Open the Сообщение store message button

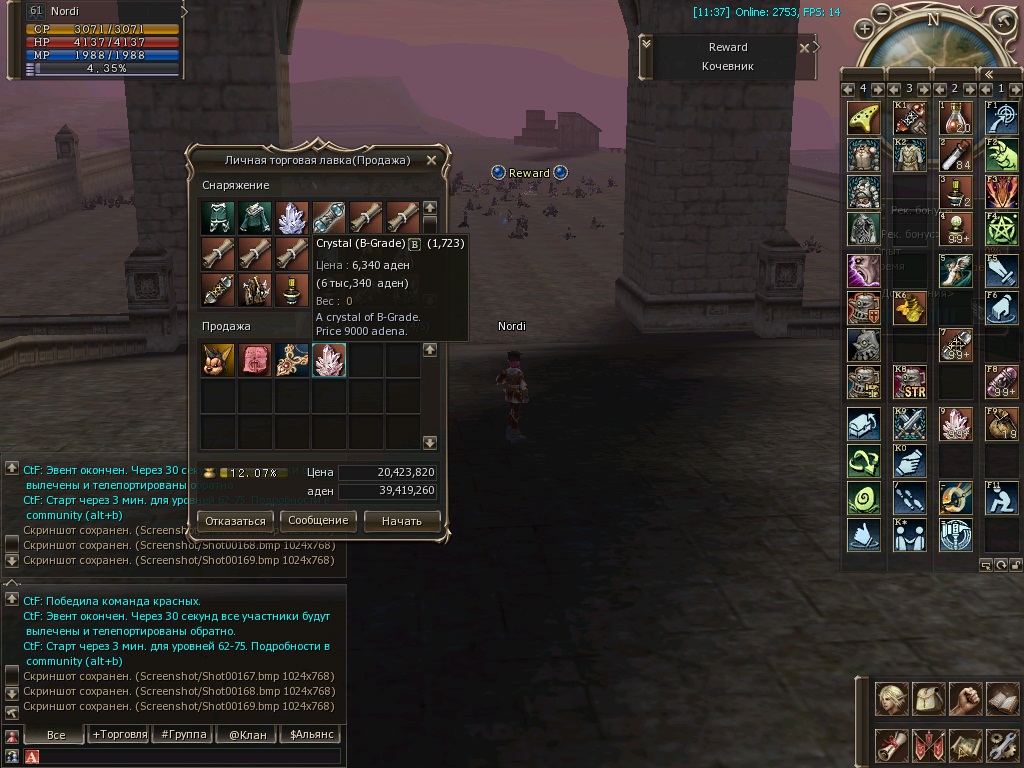[318, 520]
